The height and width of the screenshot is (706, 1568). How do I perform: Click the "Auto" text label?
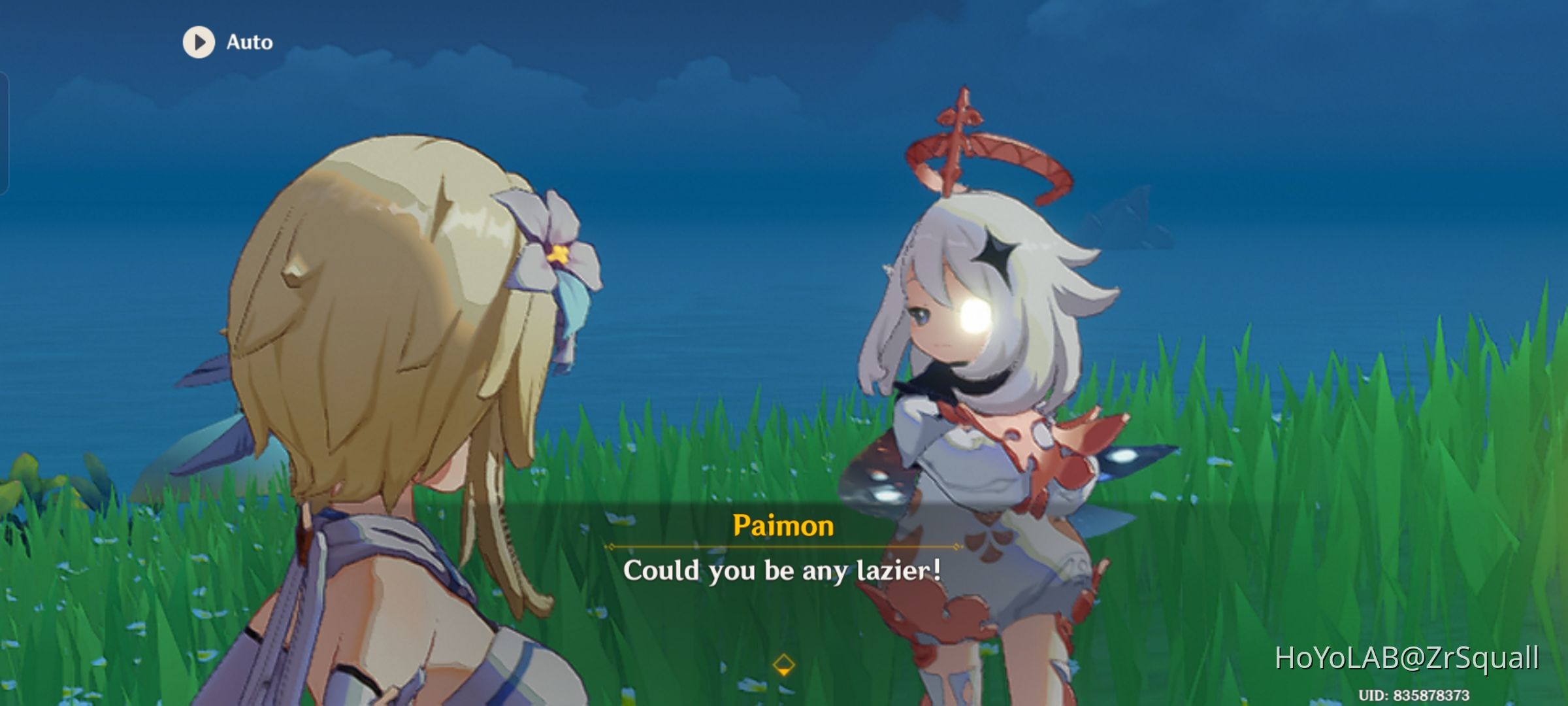coord(249,42)
